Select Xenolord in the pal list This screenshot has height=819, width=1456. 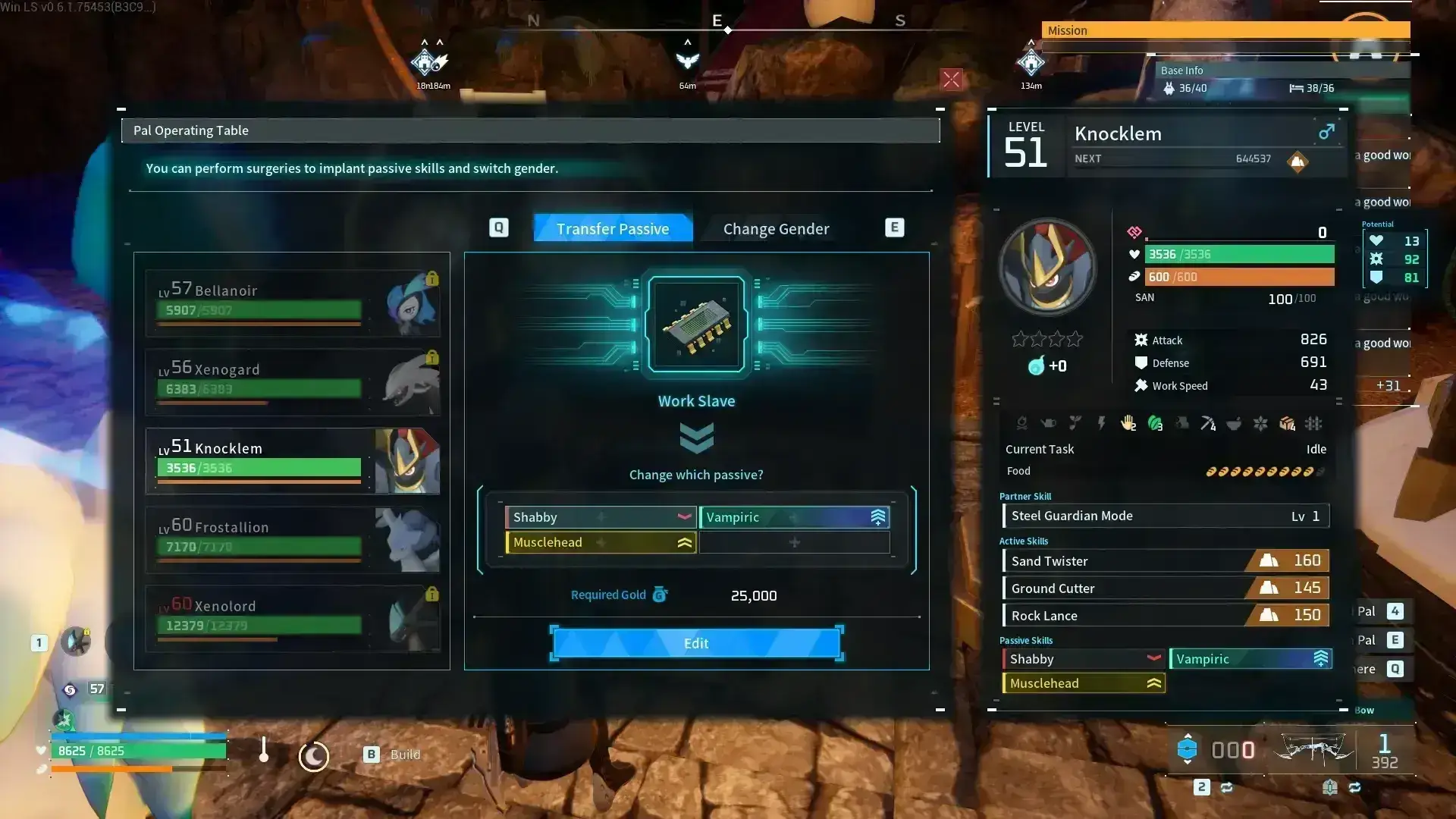(x=292, y=618)
